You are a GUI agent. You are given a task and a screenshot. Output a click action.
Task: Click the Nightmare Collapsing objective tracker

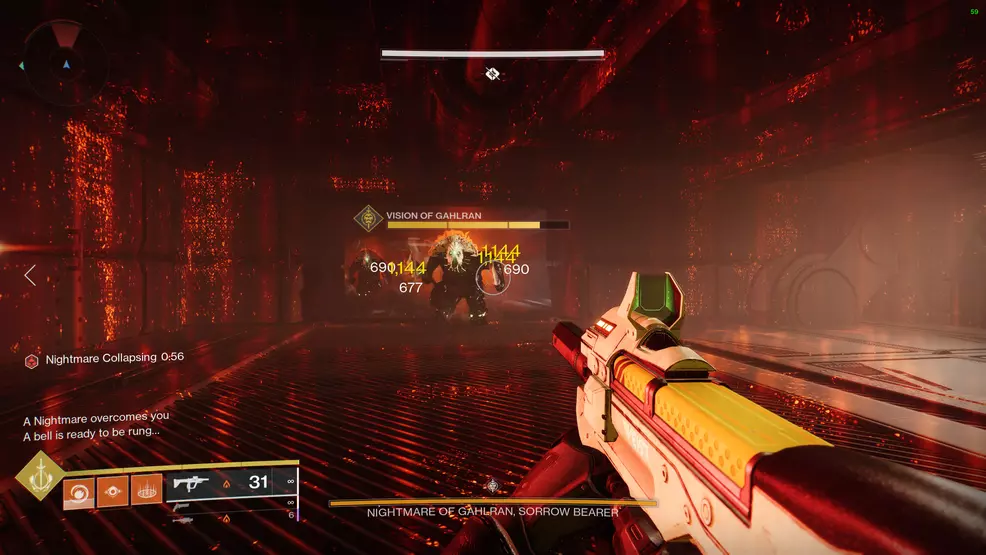(x=104, y=359)
